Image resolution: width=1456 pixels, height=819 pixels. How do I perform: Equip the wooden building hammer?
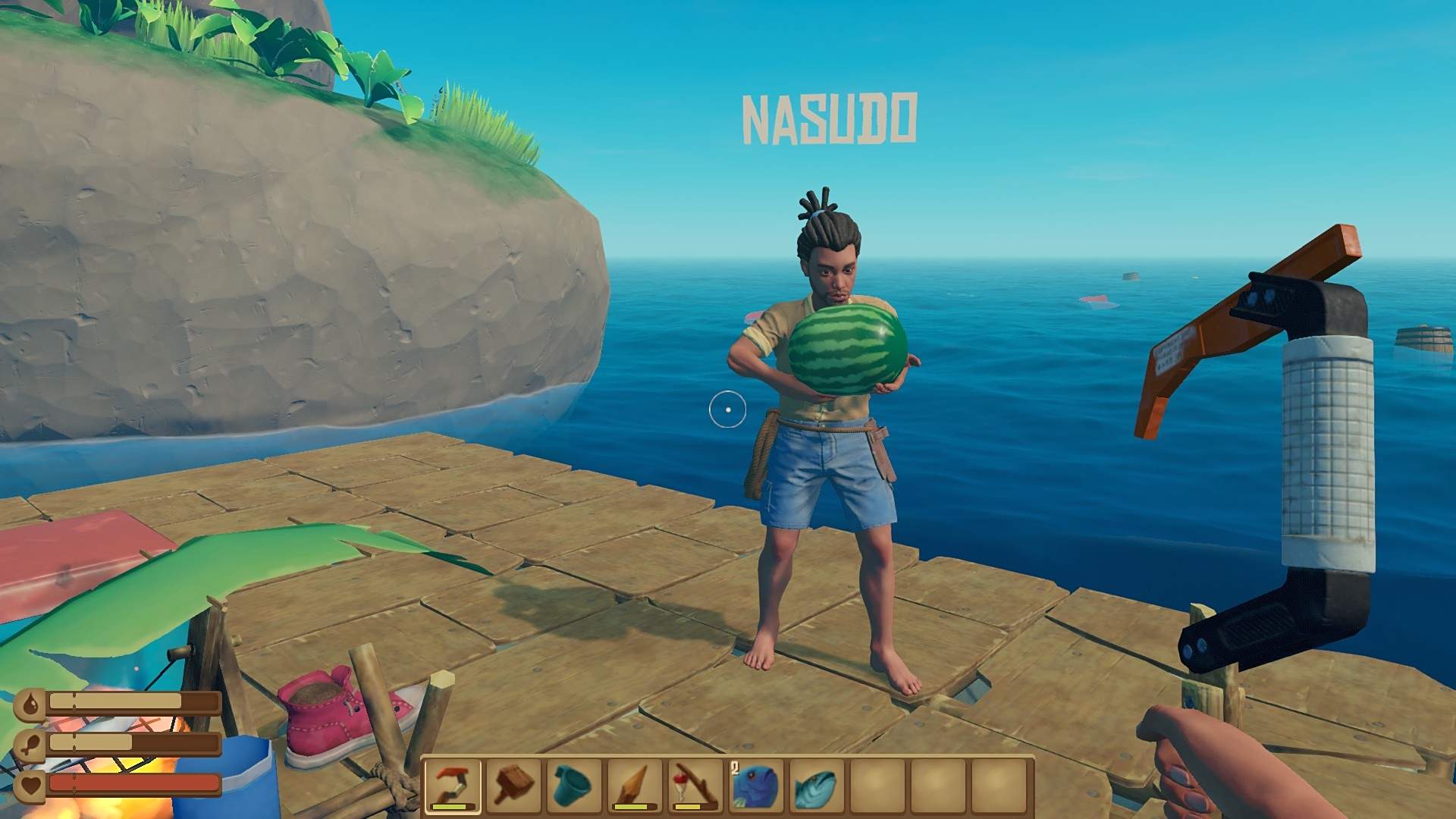coord(514,786)
